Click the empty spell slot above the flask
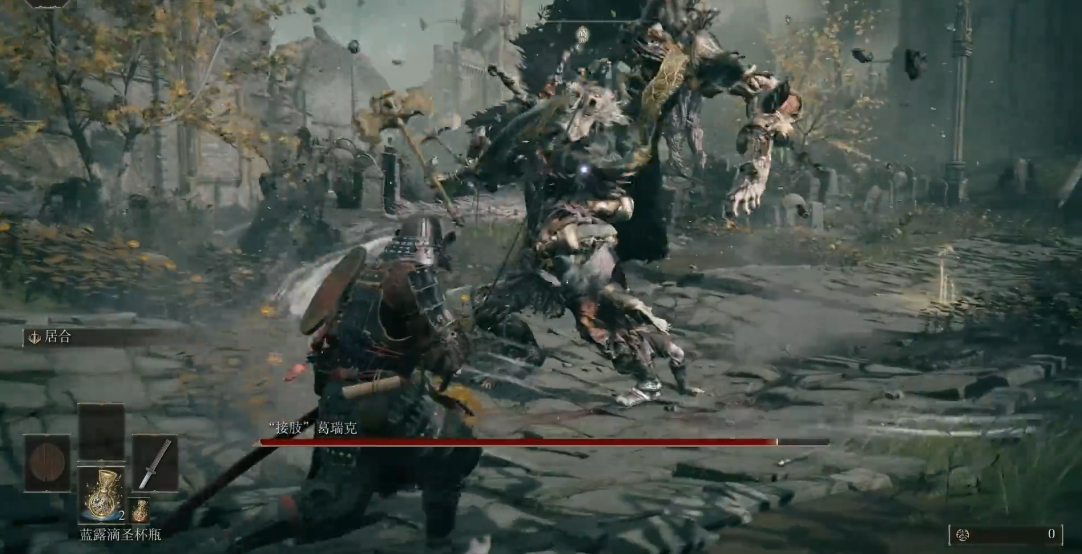1082x554 pixels. pos(101,431)
